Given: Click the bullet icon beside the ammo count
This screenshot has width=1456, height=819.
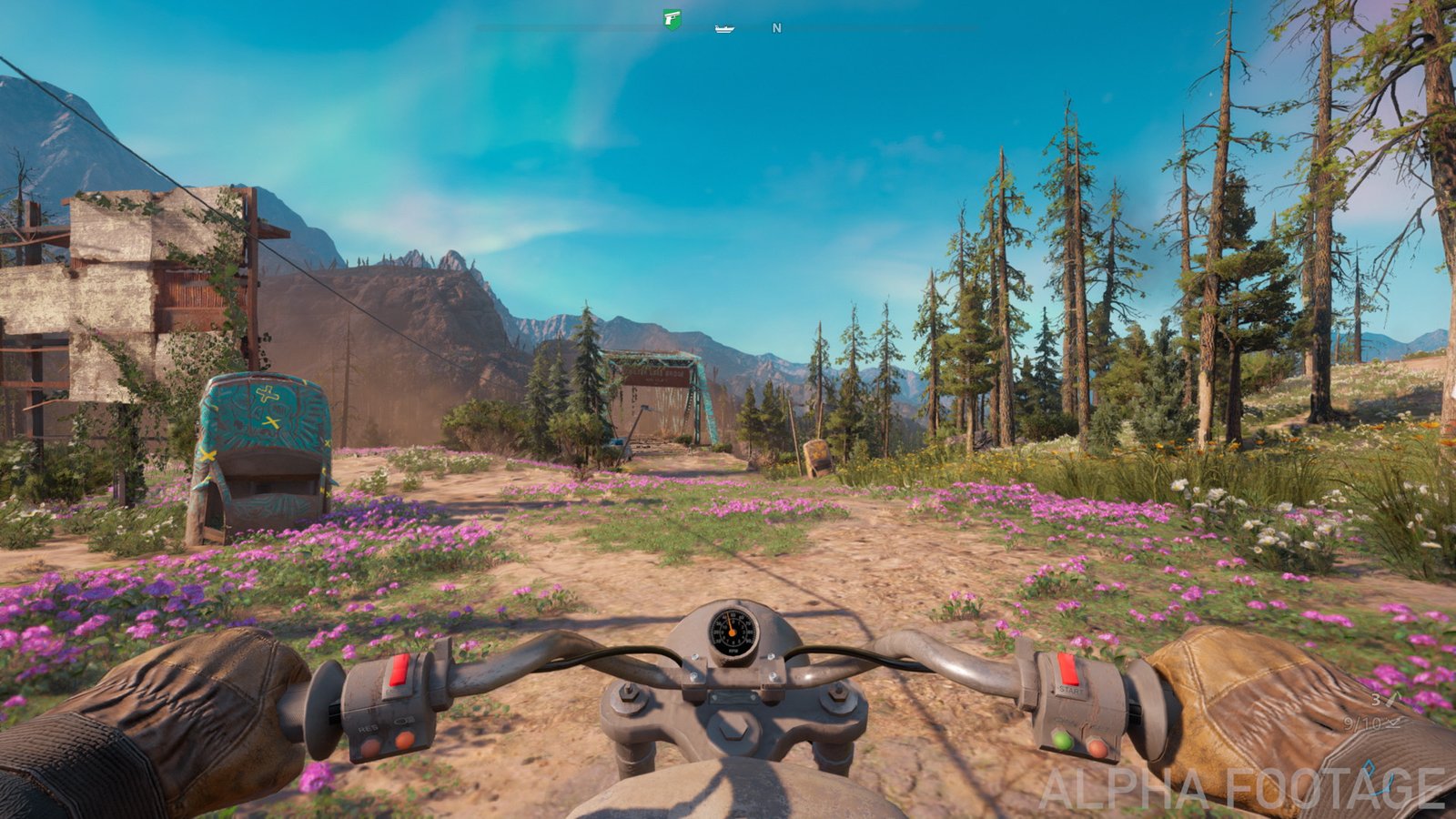Looking at the screenshot, I should coord(1390,701).
